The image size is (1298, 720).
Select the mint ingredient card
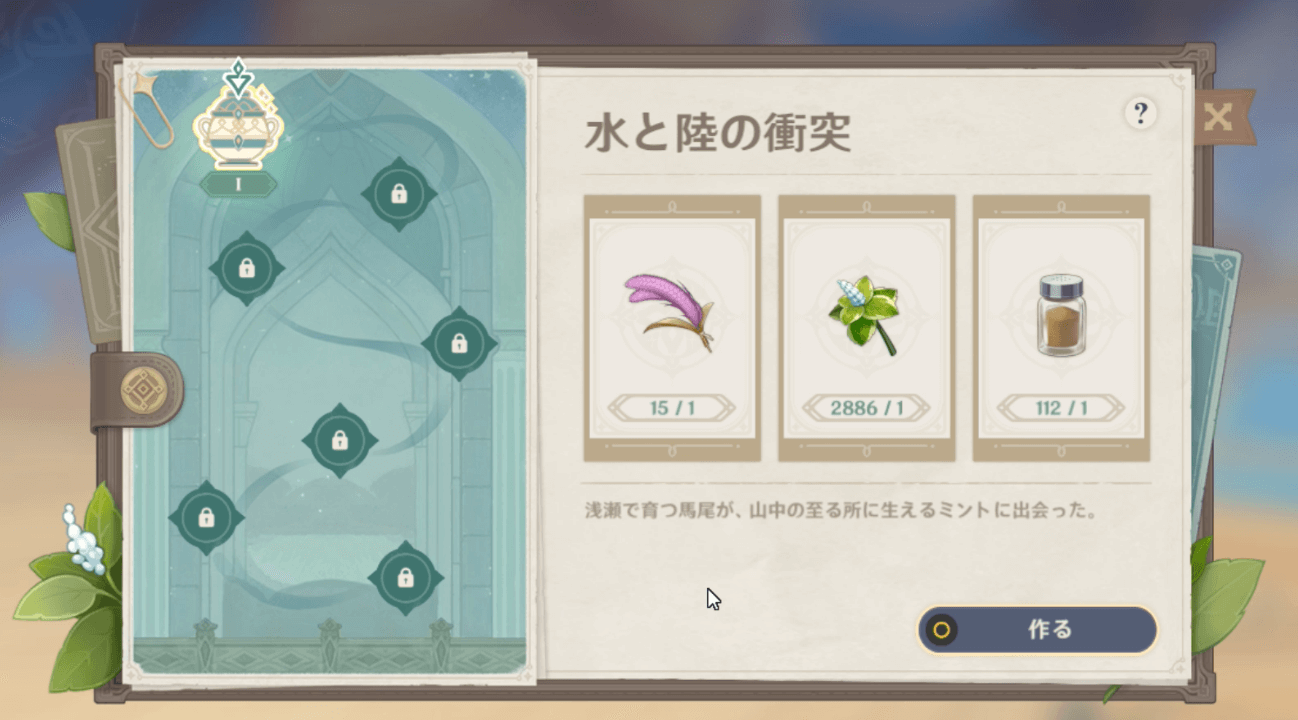(x=866, y=330)
